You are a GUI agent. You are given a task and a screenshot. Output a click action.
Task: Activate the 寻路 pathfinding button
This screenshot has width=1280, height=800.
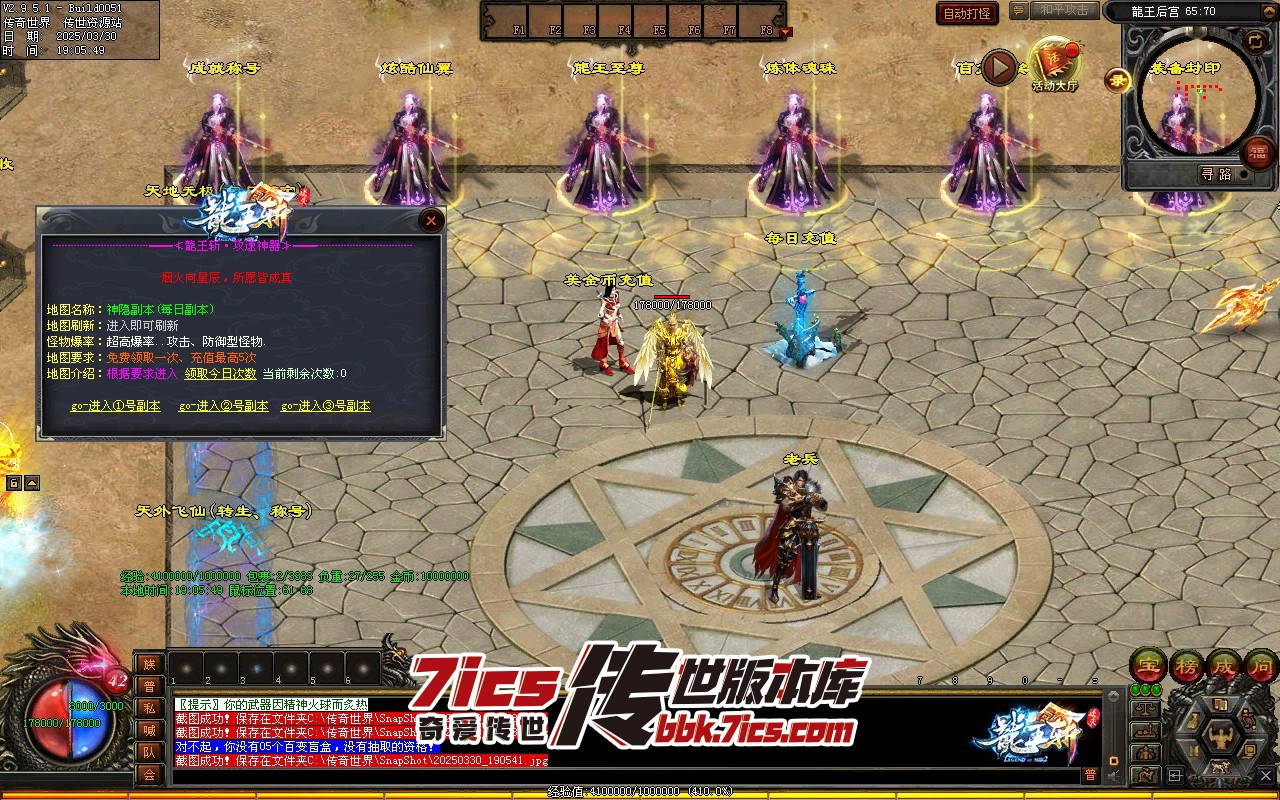tap(1216, 174)
